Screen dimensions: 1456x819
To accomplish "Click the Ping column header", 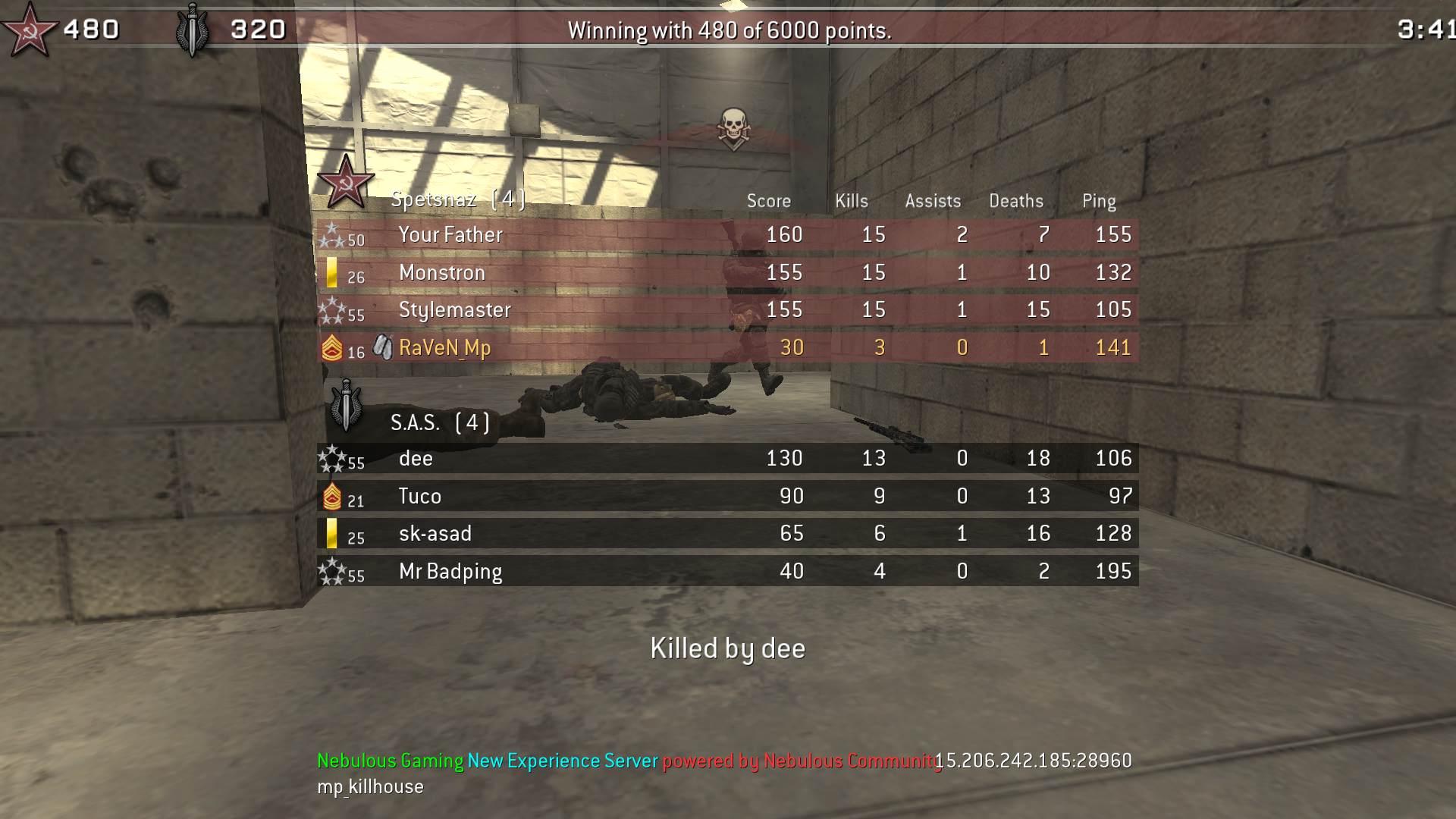I will pos(1097,201).
